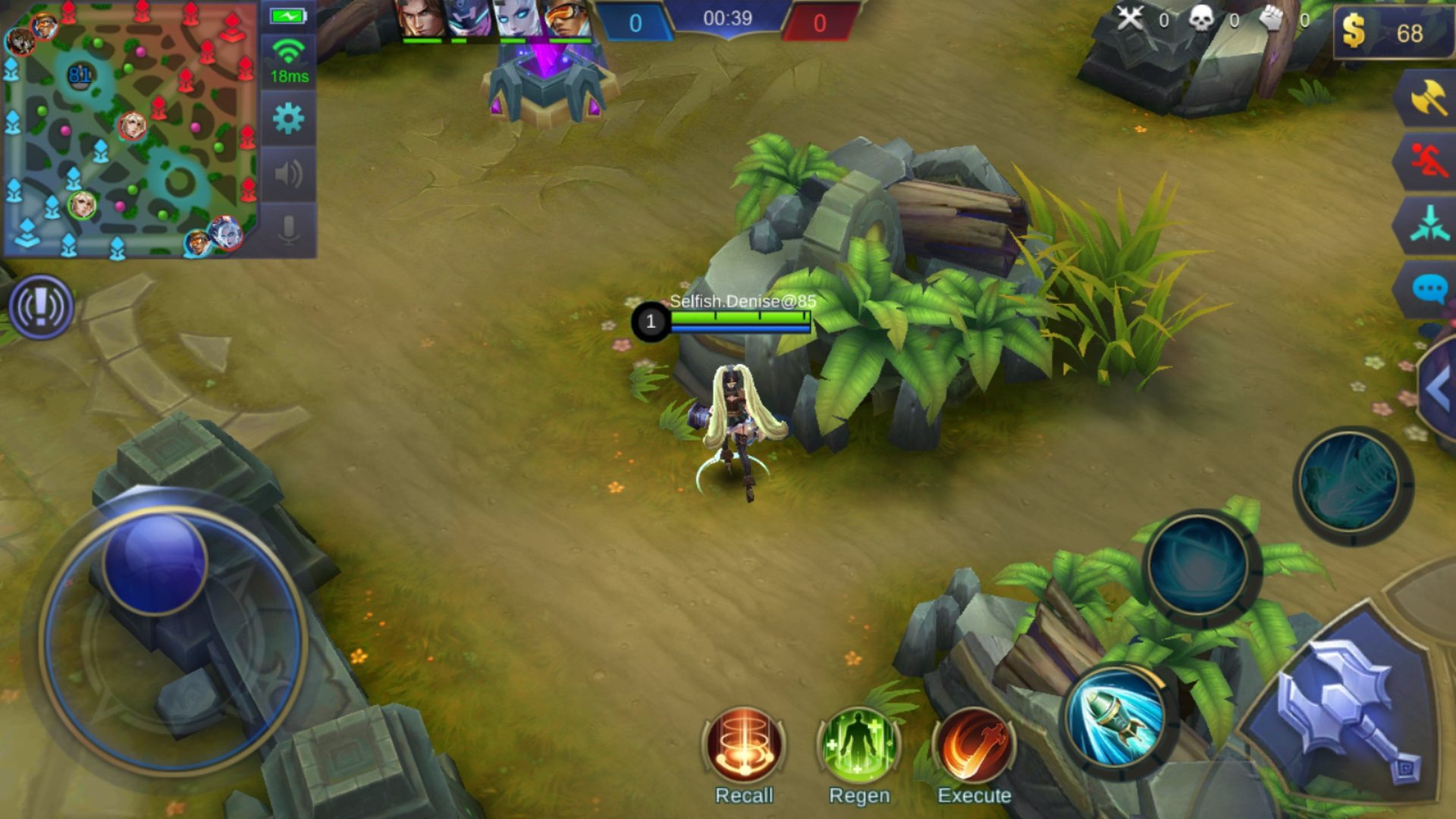Open the minimap
This screenshot has height=819, width=1456.
(130, 129)
